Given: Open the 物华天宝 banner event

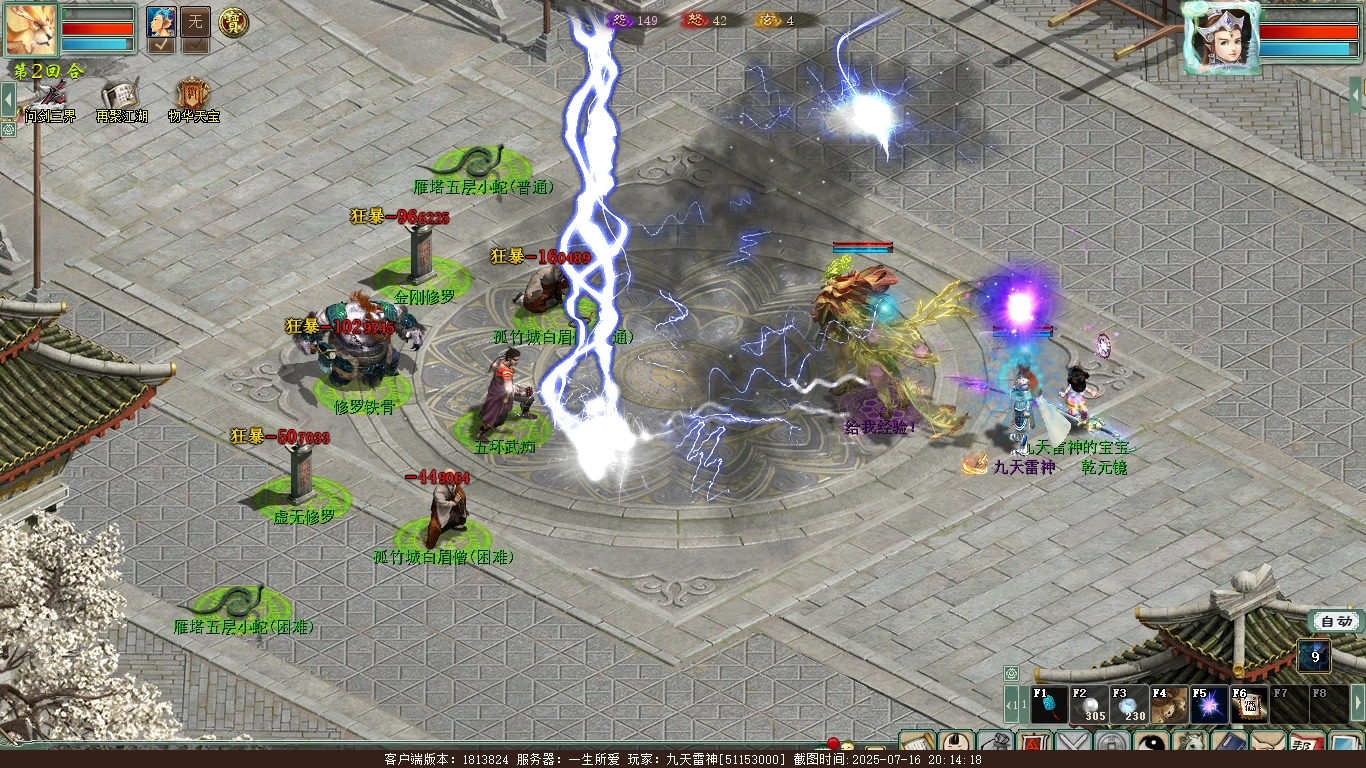Looking at the screenshot, I should [191, 98].
